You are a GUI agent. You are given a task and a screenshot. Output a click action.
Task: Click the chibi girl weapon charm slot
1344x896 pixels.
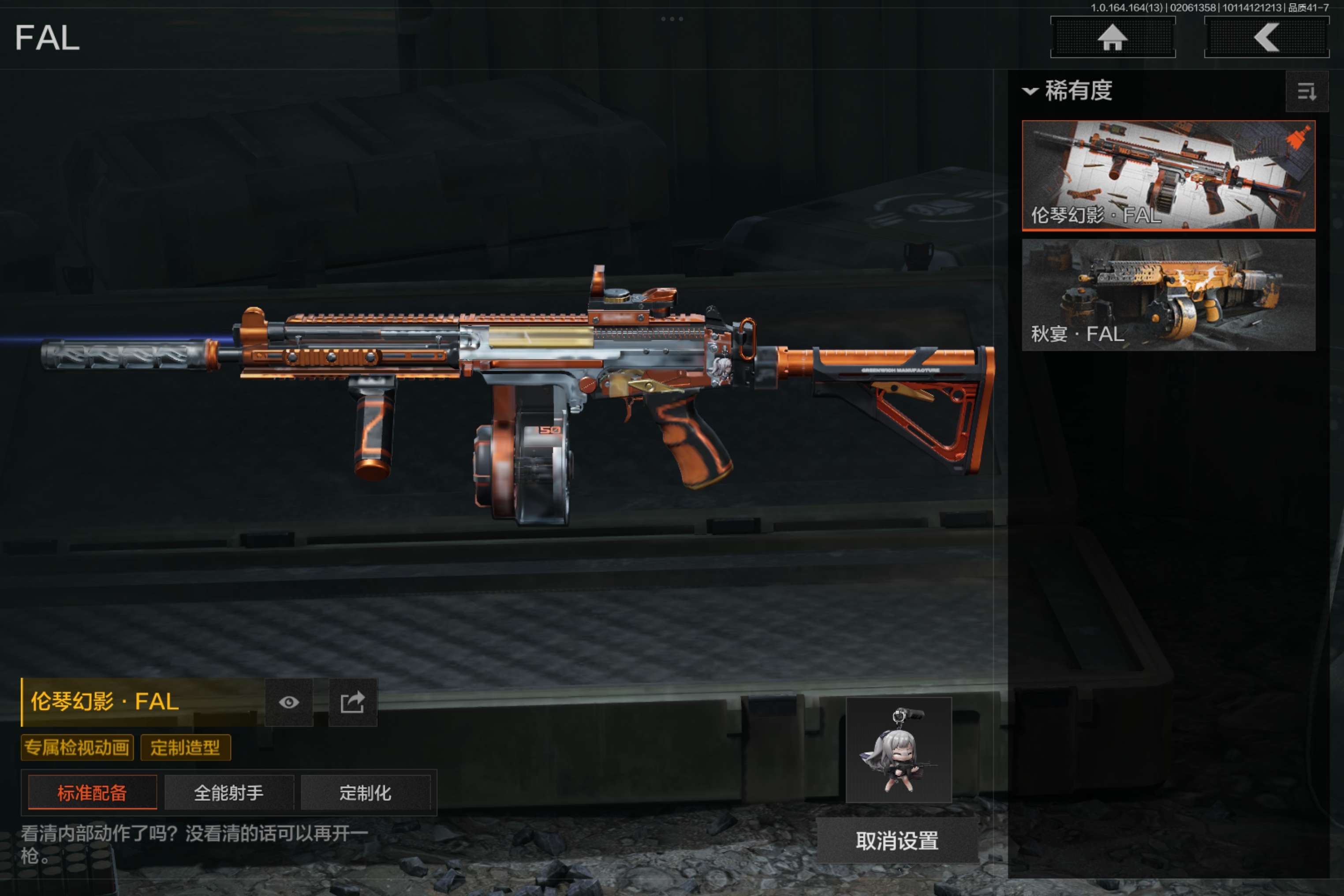[x=898, y=750]
